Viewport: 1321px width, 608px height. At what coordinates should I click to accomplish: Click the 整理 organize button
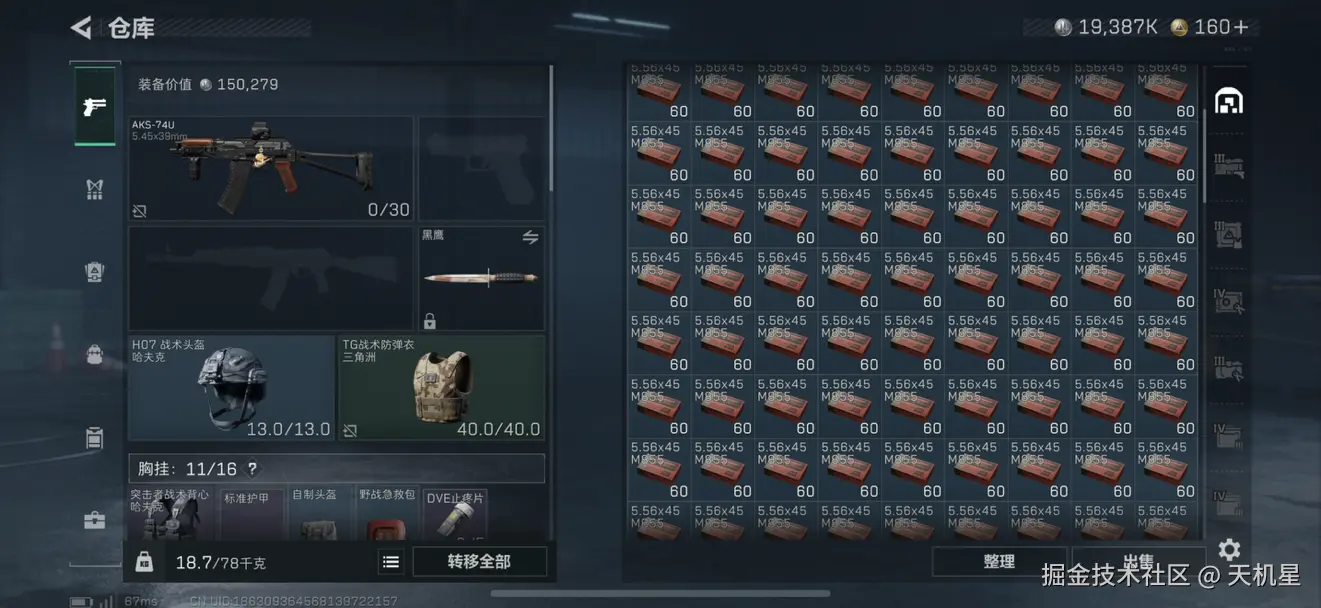[998, 562]
